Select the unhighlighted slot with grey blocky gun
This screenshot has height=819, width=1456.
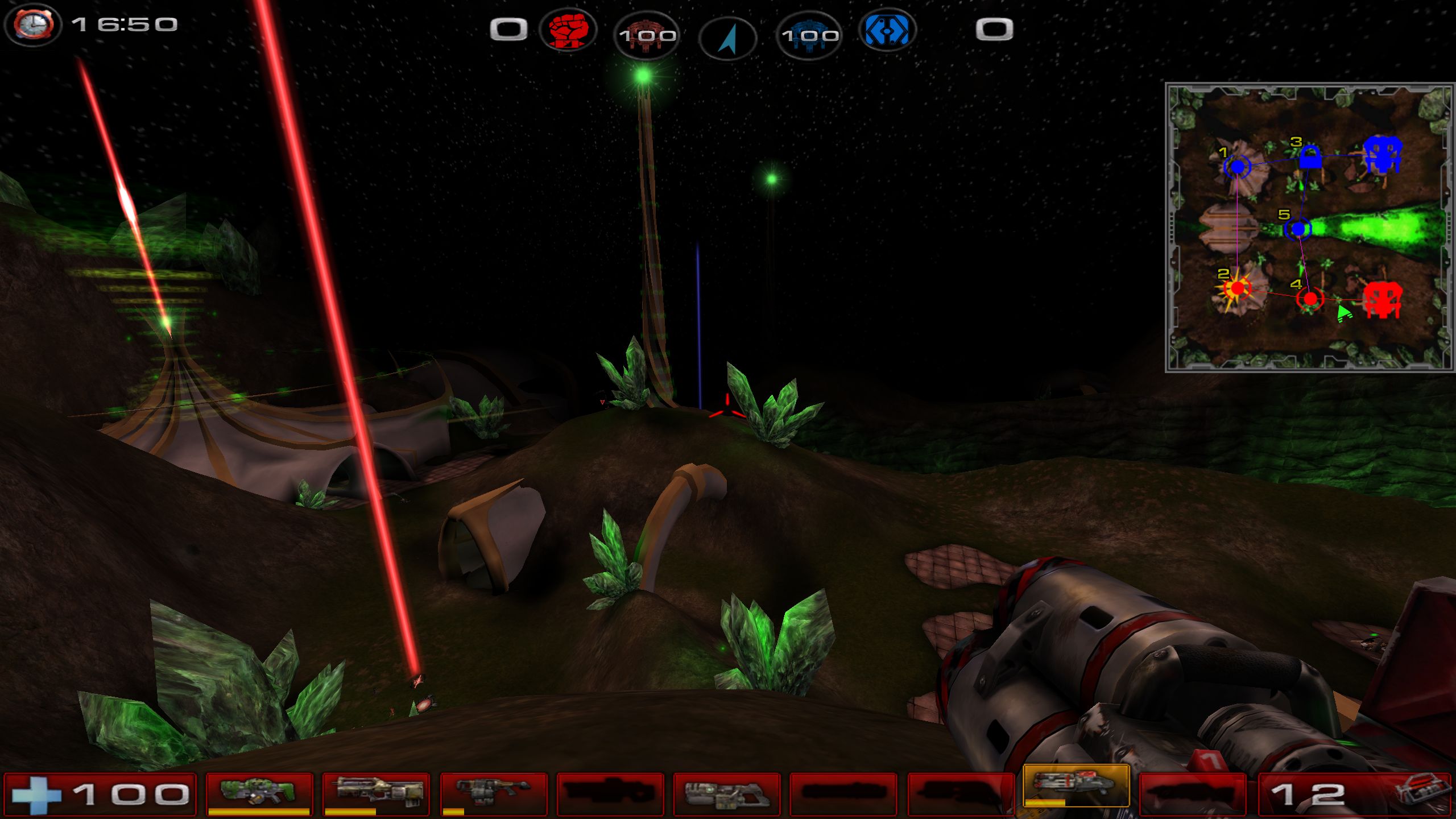point(727,794)
